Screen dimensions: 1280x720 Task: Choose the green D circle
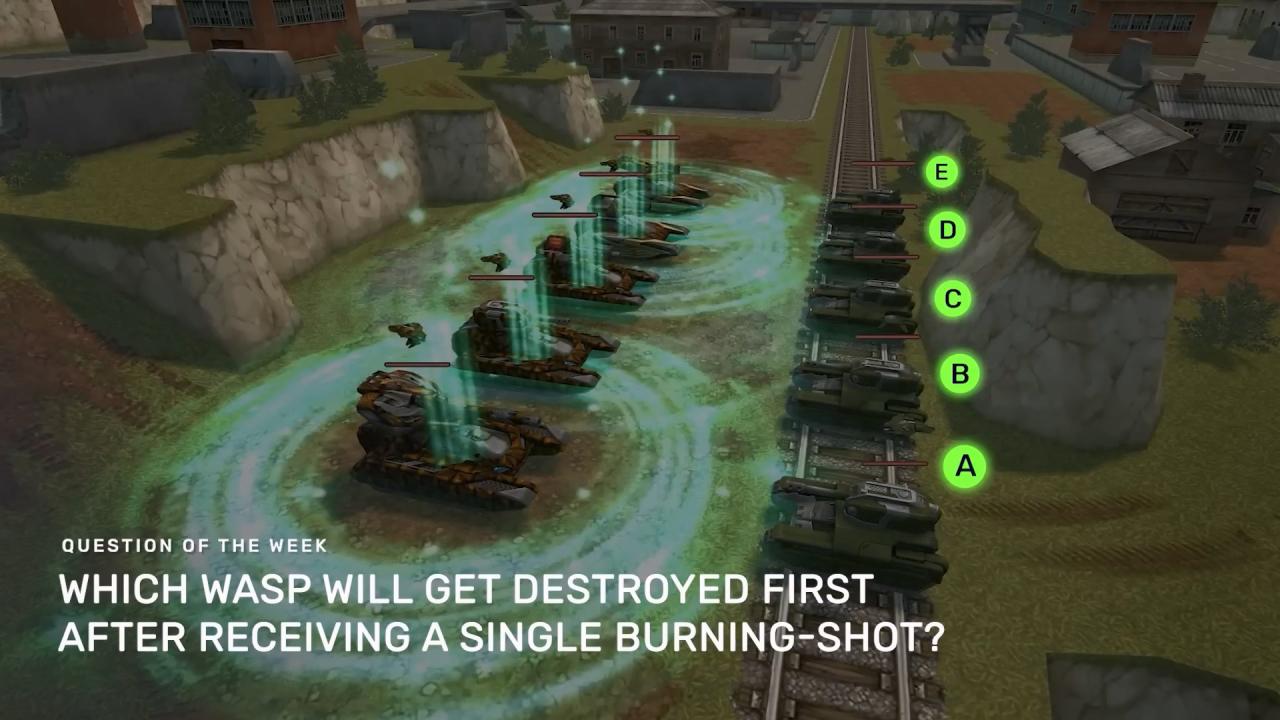coord(947,231)
